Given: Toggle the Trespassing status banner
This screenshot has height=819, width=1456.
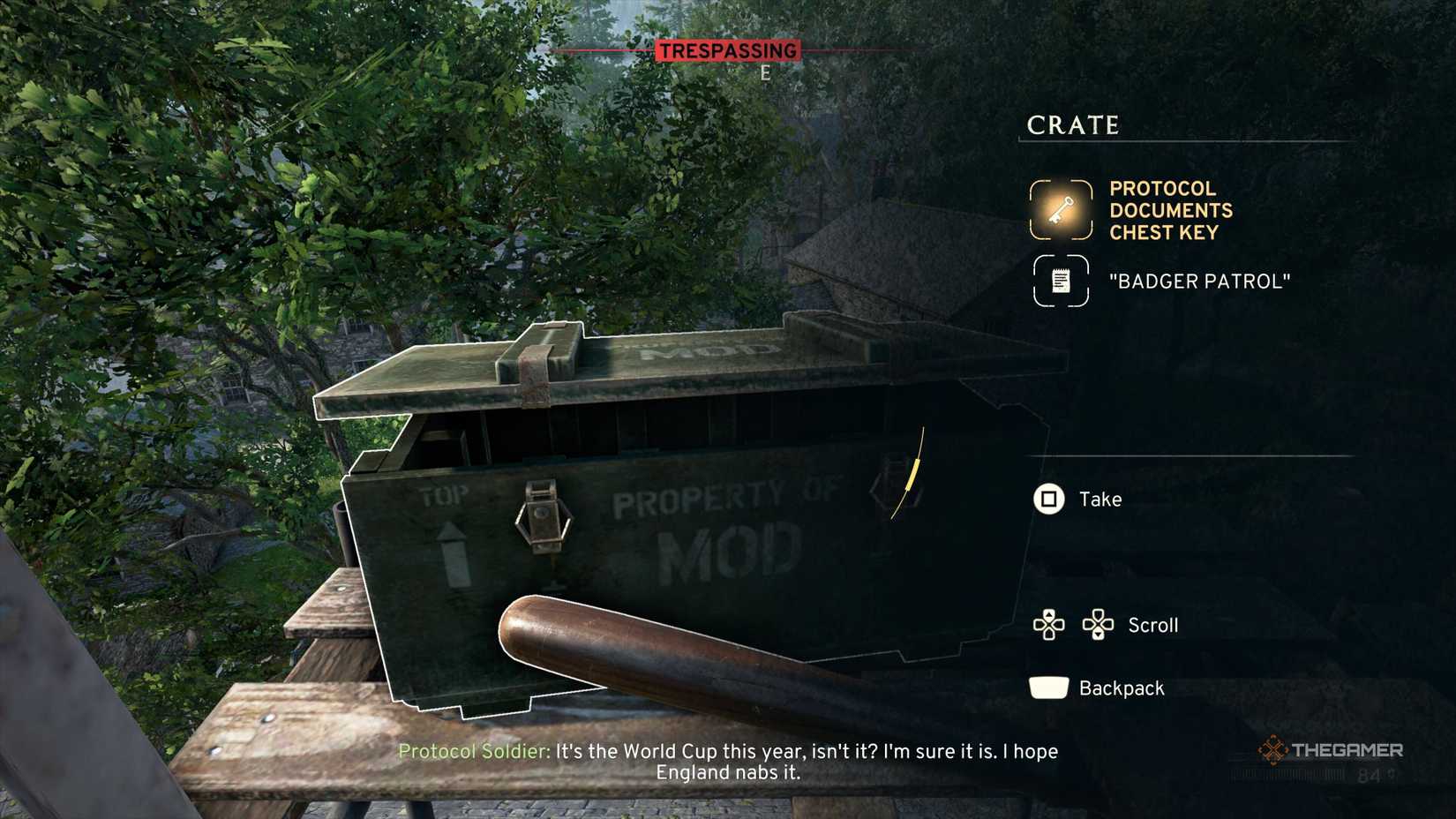Looking at the screenshot, I should click(x=727, y=50).
